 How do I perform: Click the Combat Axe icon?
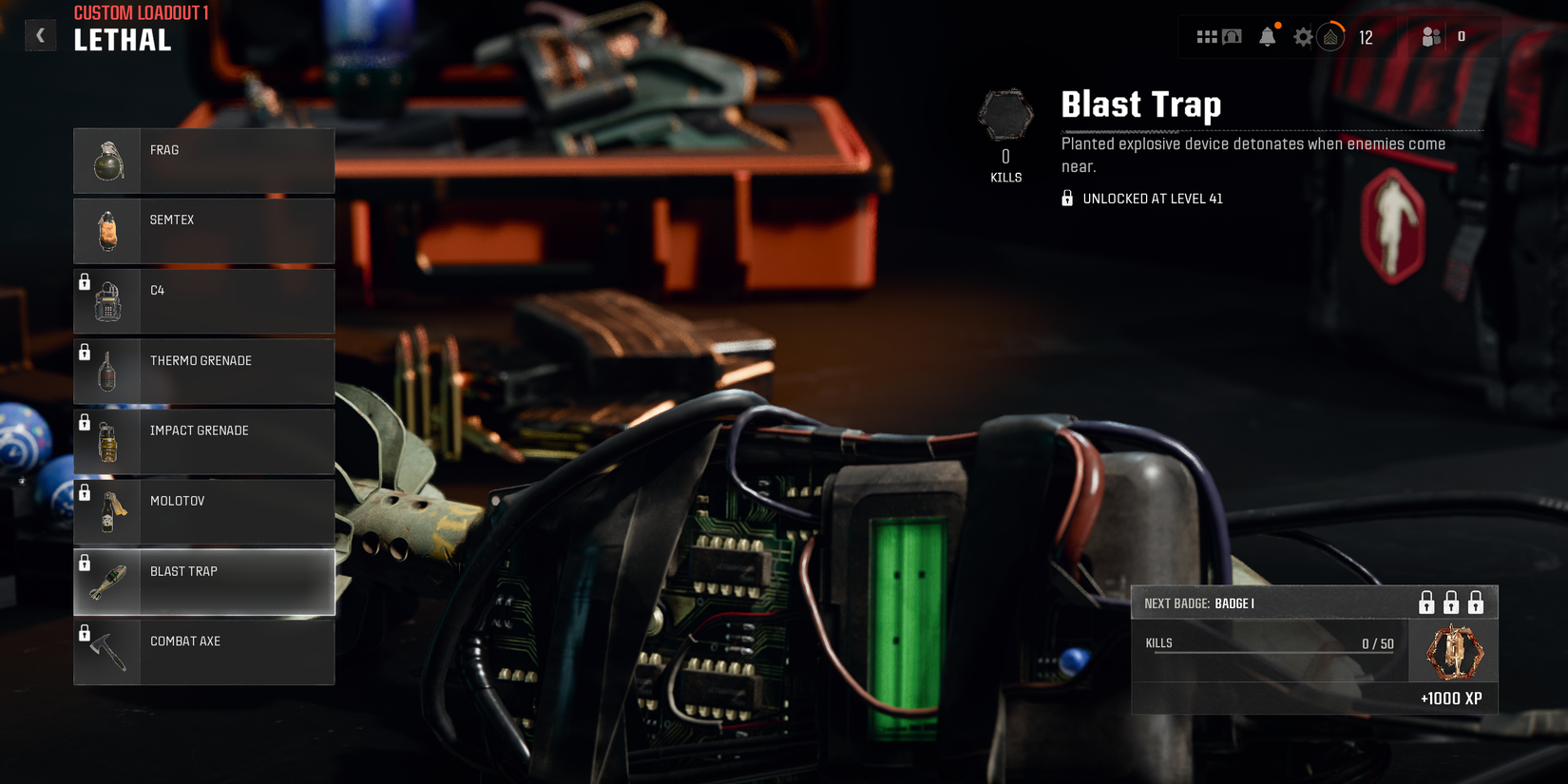[x=109, y=652]
